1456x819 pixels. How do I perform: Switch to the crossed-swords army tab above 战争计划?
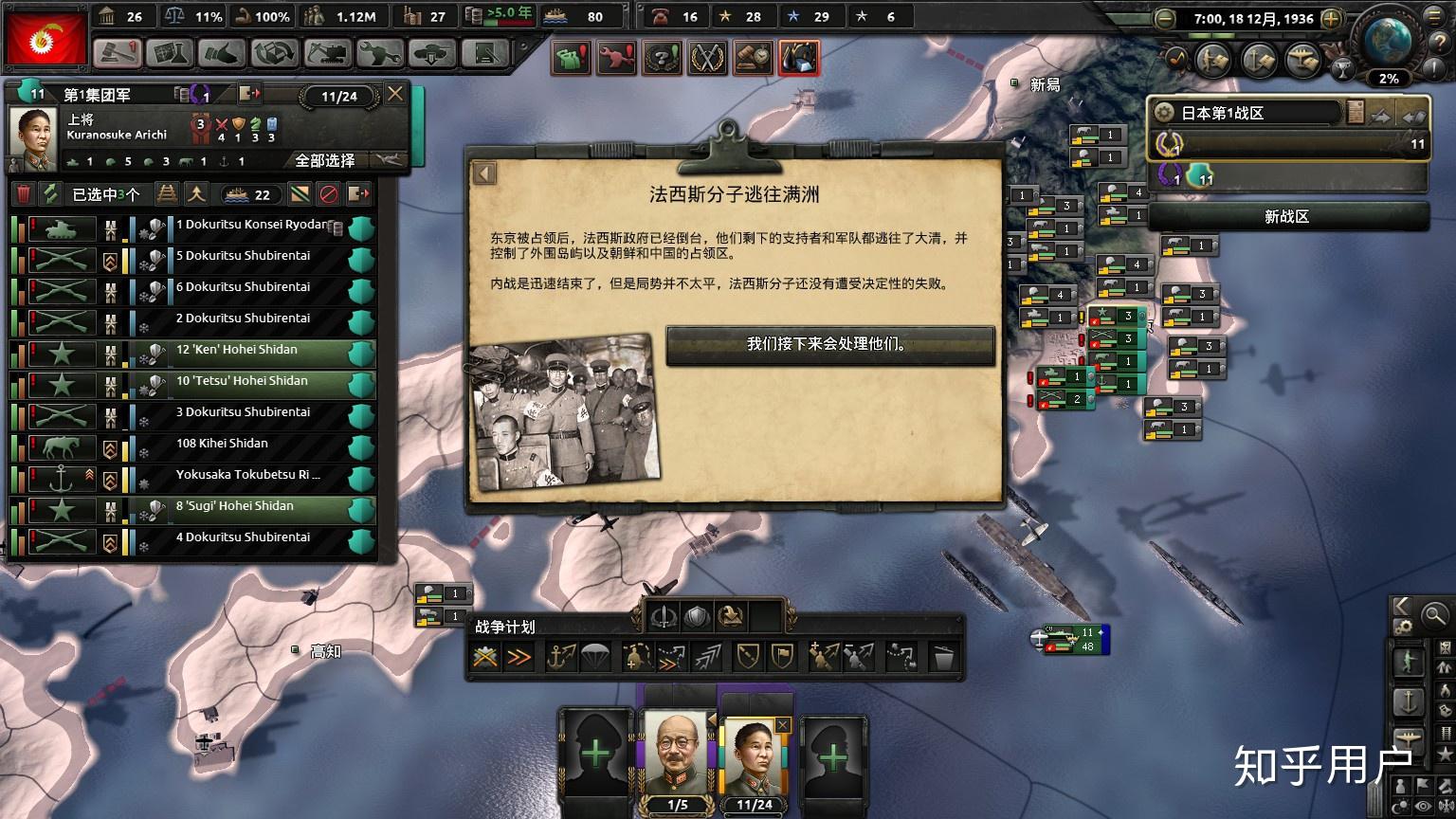click(x=663, y=617)
